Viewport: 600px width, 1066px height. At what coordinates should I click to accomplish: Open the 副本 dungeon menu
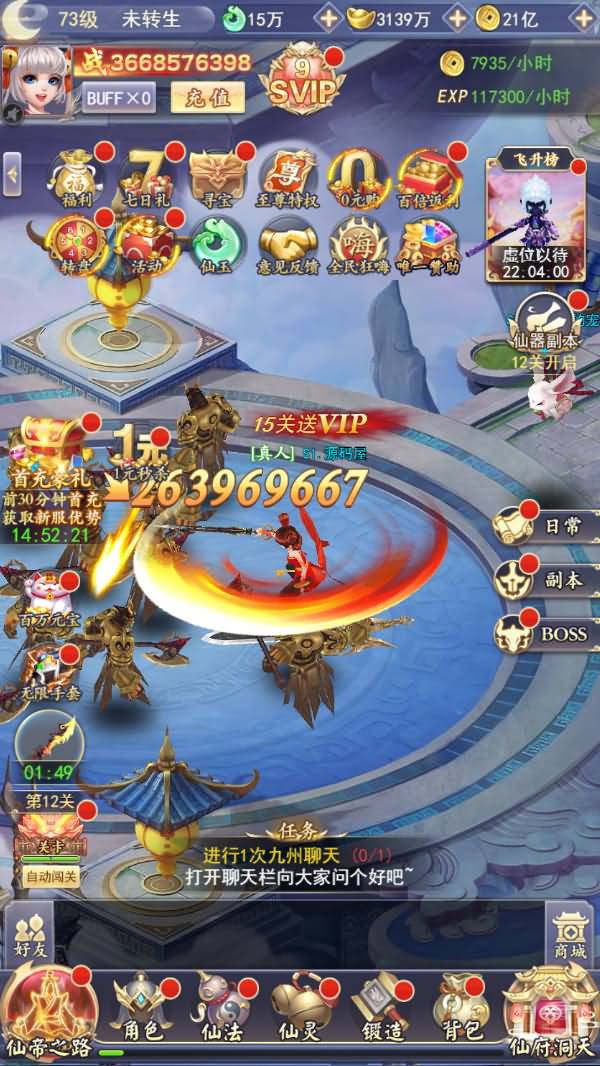[546, 580]
